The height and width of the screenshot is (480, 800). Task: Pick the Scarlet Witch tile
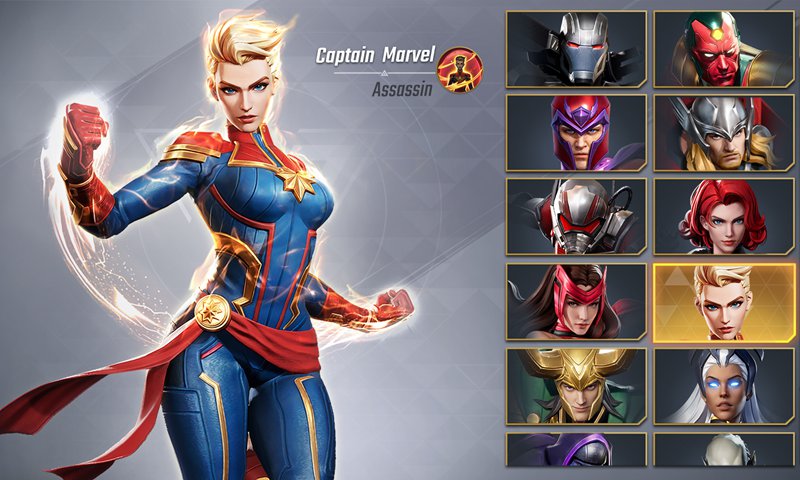coord(576,301)
